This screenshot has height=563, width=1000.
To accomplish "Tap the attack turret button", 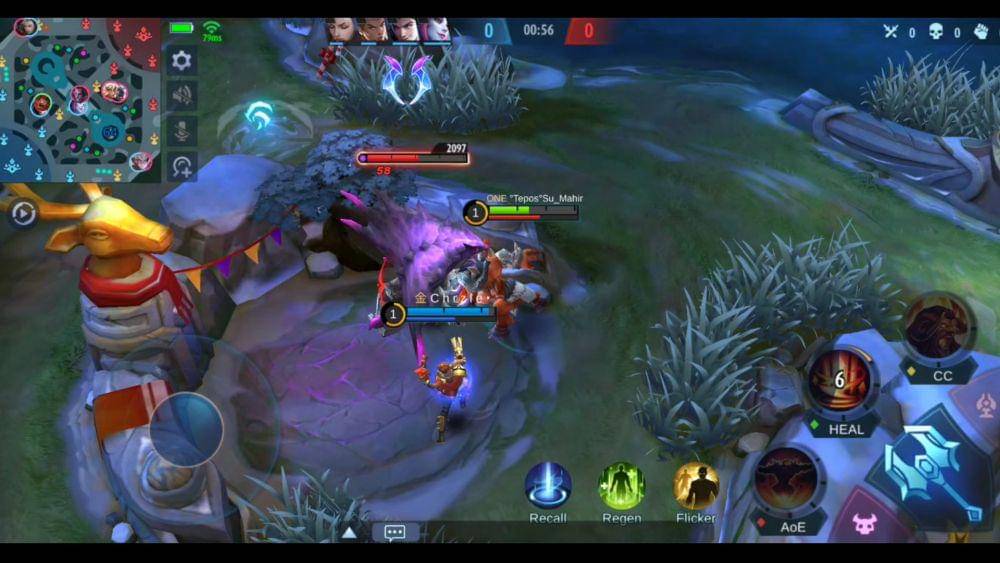I will [x=984, y=404].
